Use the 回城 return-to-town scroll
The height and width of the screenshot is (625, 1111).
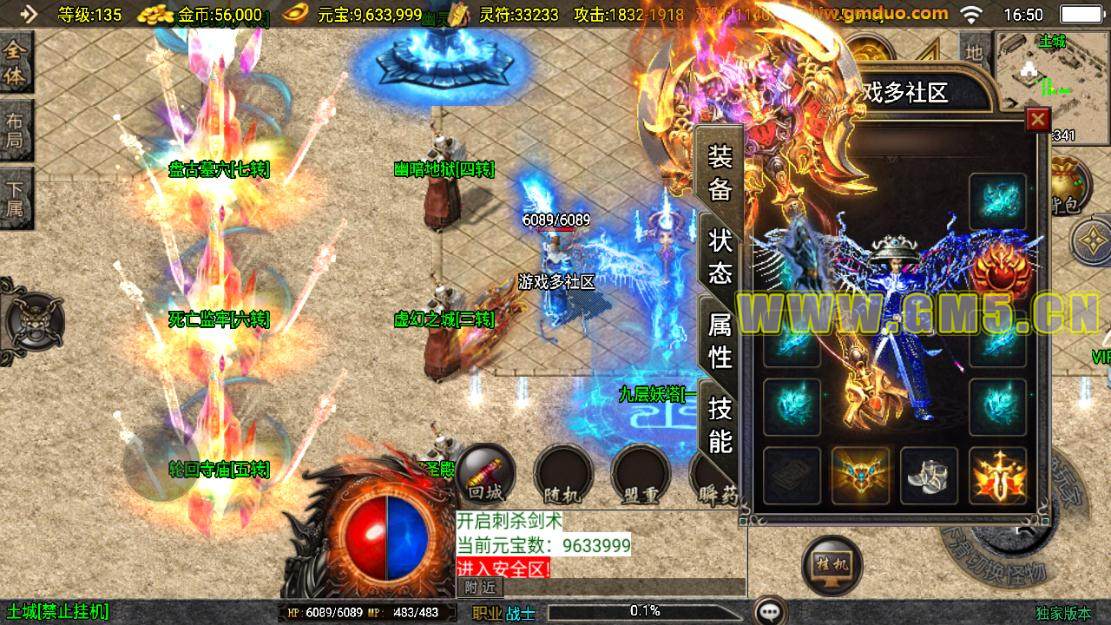pos(486,473)
